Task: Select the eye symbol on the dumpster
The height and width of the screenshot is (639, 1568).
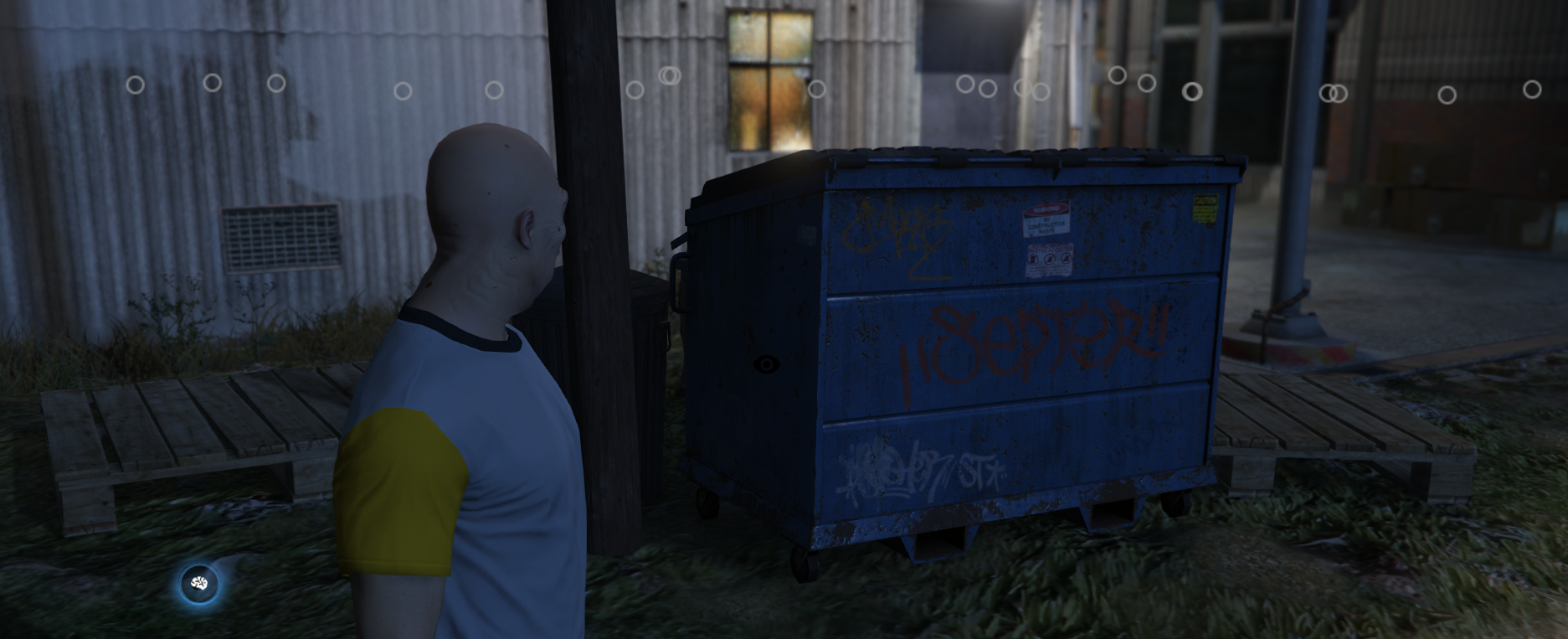Action: point(766,366)
